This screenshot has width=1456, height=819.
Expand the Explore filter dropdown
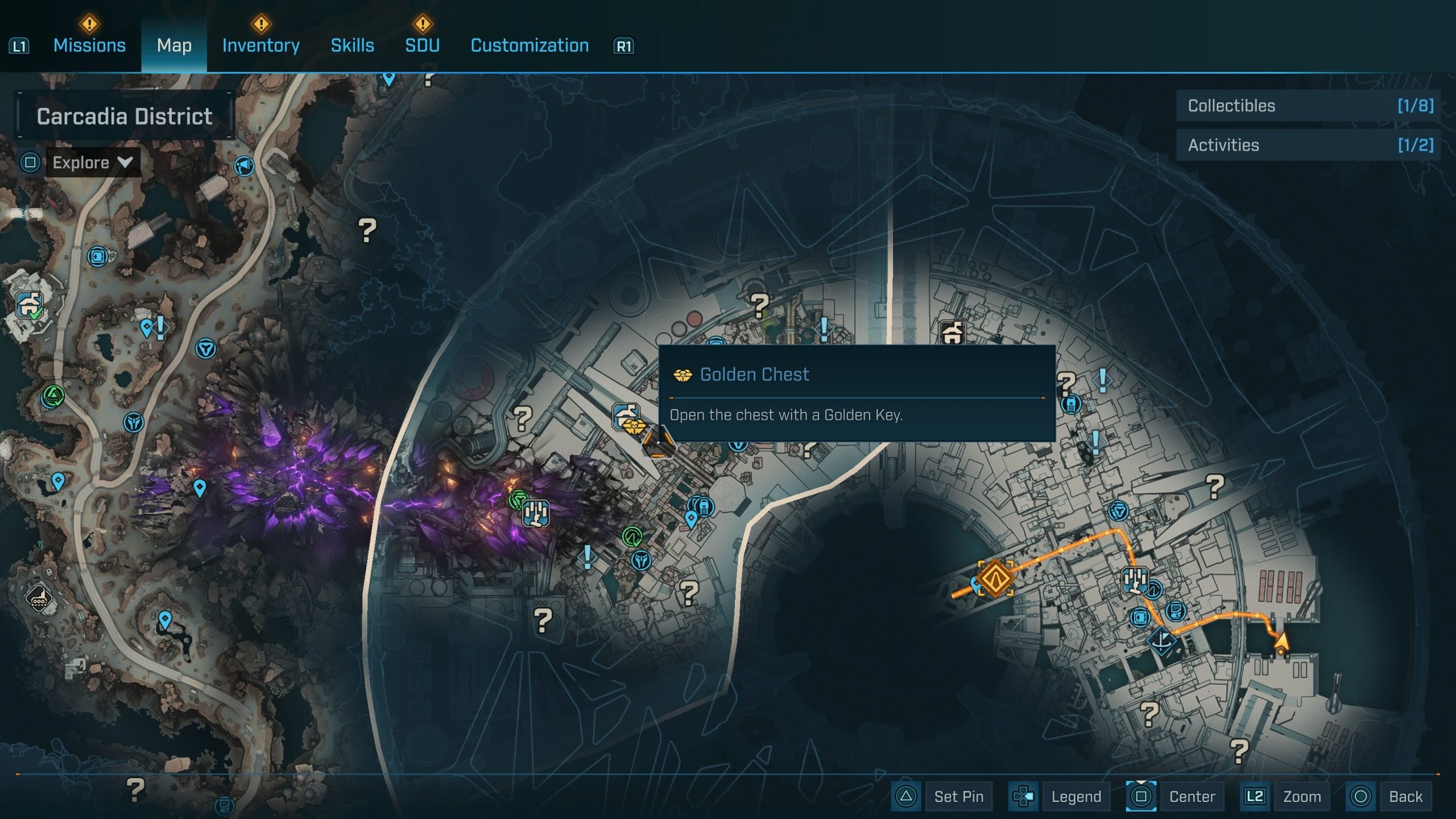[x=93, y=163]
